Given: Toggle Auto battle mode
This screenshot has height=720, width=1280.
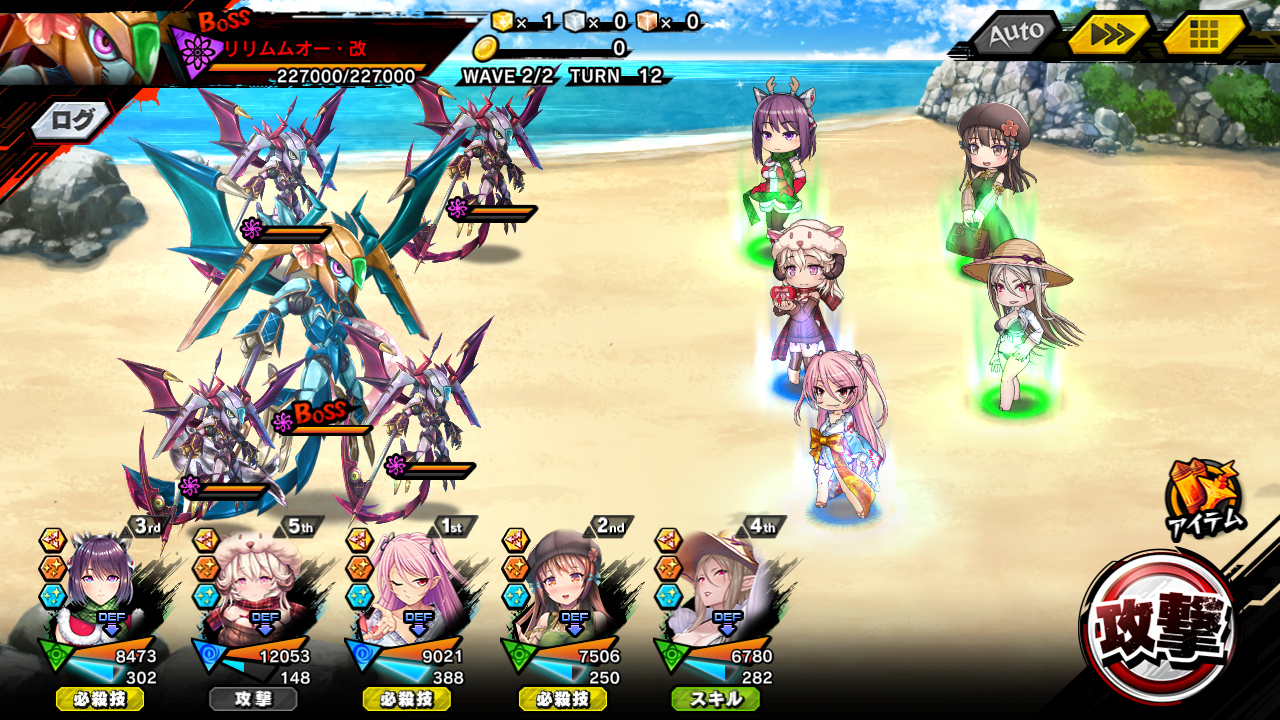Looking at the screenshot, I should coord(1014,34).
